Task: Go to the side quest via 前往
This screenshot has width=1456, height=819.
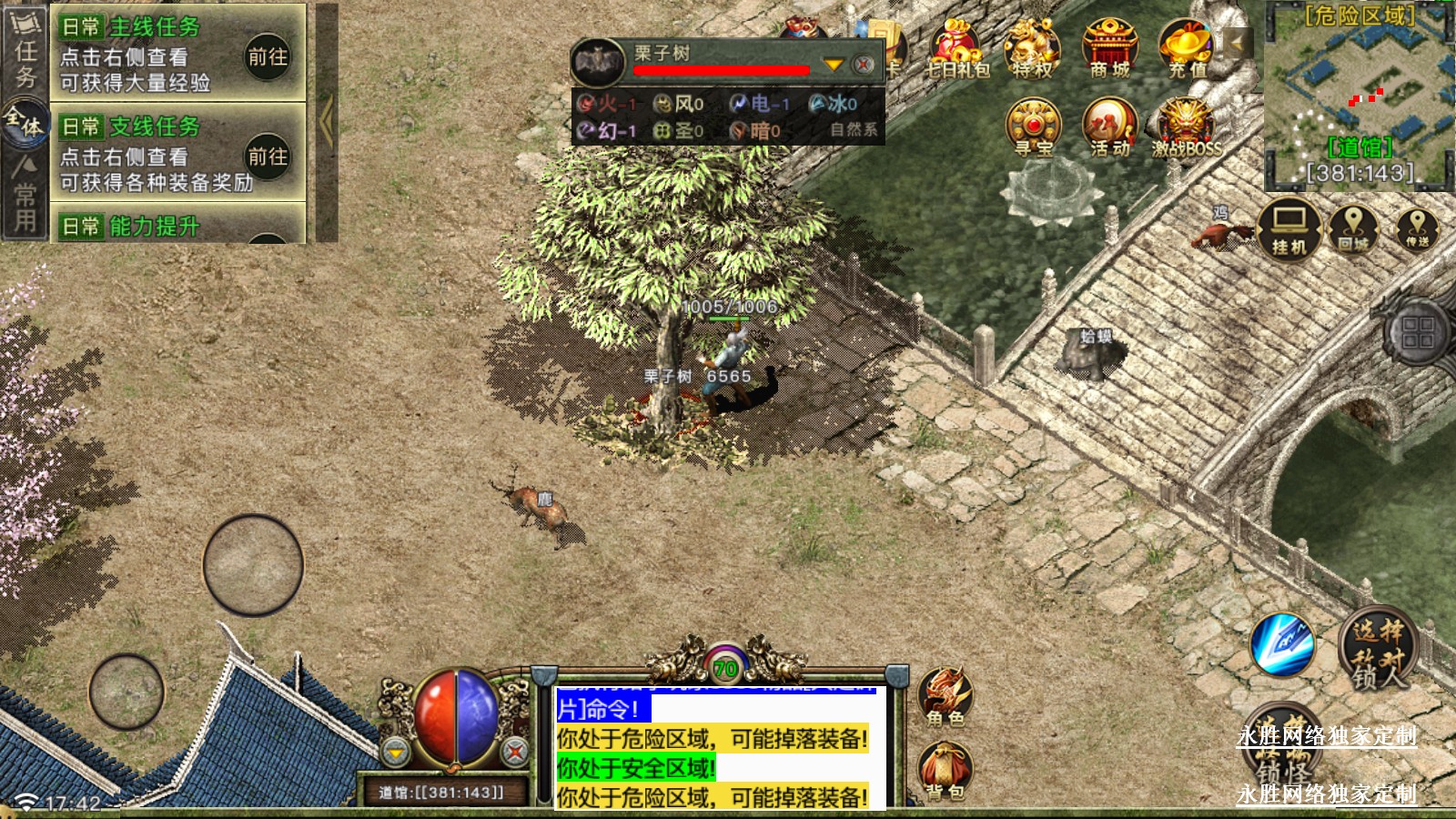Action: [x=268, y=157]
